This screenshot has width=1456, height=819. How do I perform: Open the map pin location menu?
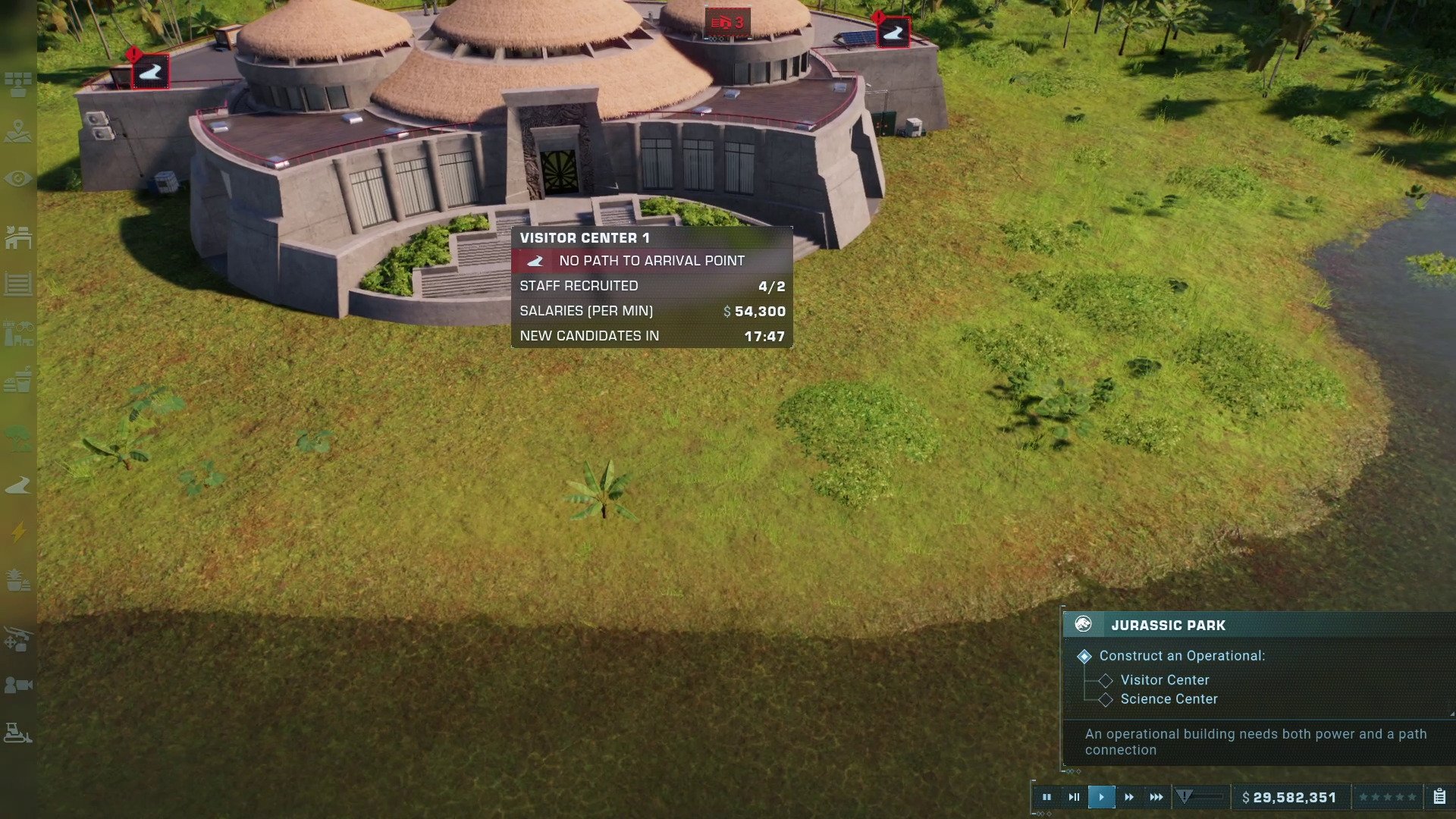tap(18, 132)
